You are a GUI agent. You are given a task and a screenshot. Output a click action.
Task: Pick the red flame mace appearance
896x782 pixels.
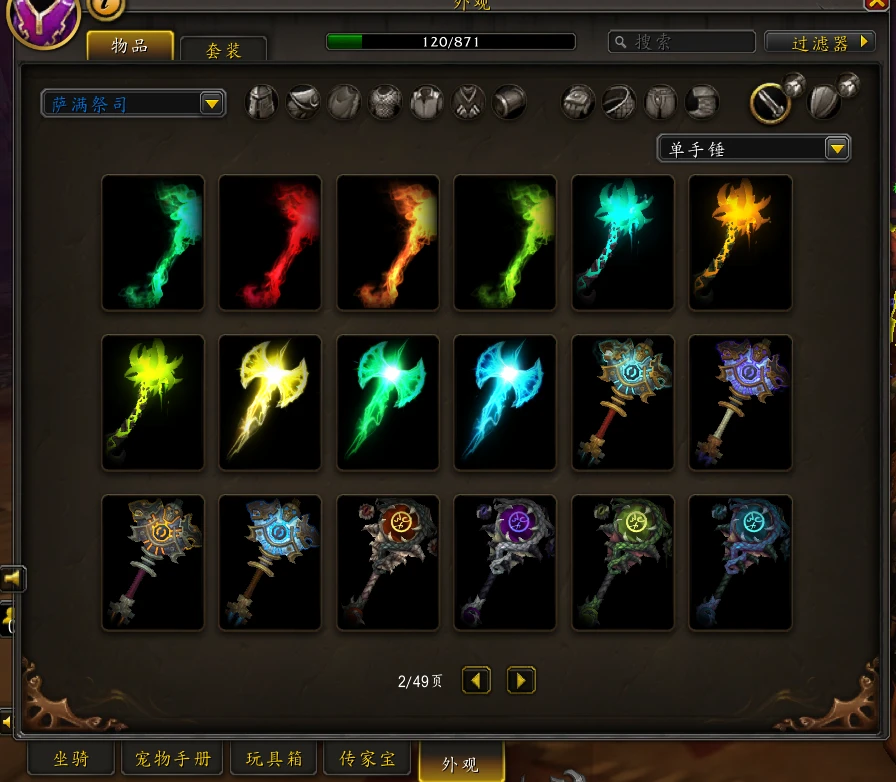point(270,243)
